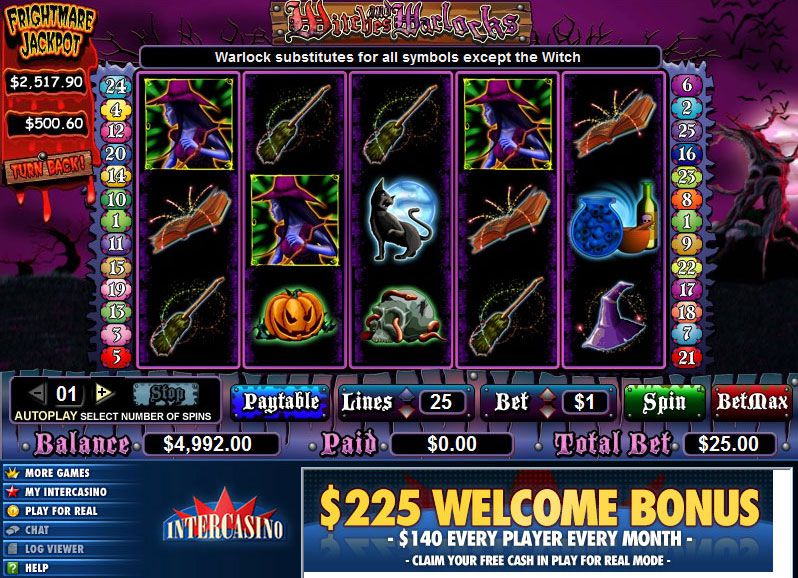Spin the reels with the Spin button

click(665, 402)
